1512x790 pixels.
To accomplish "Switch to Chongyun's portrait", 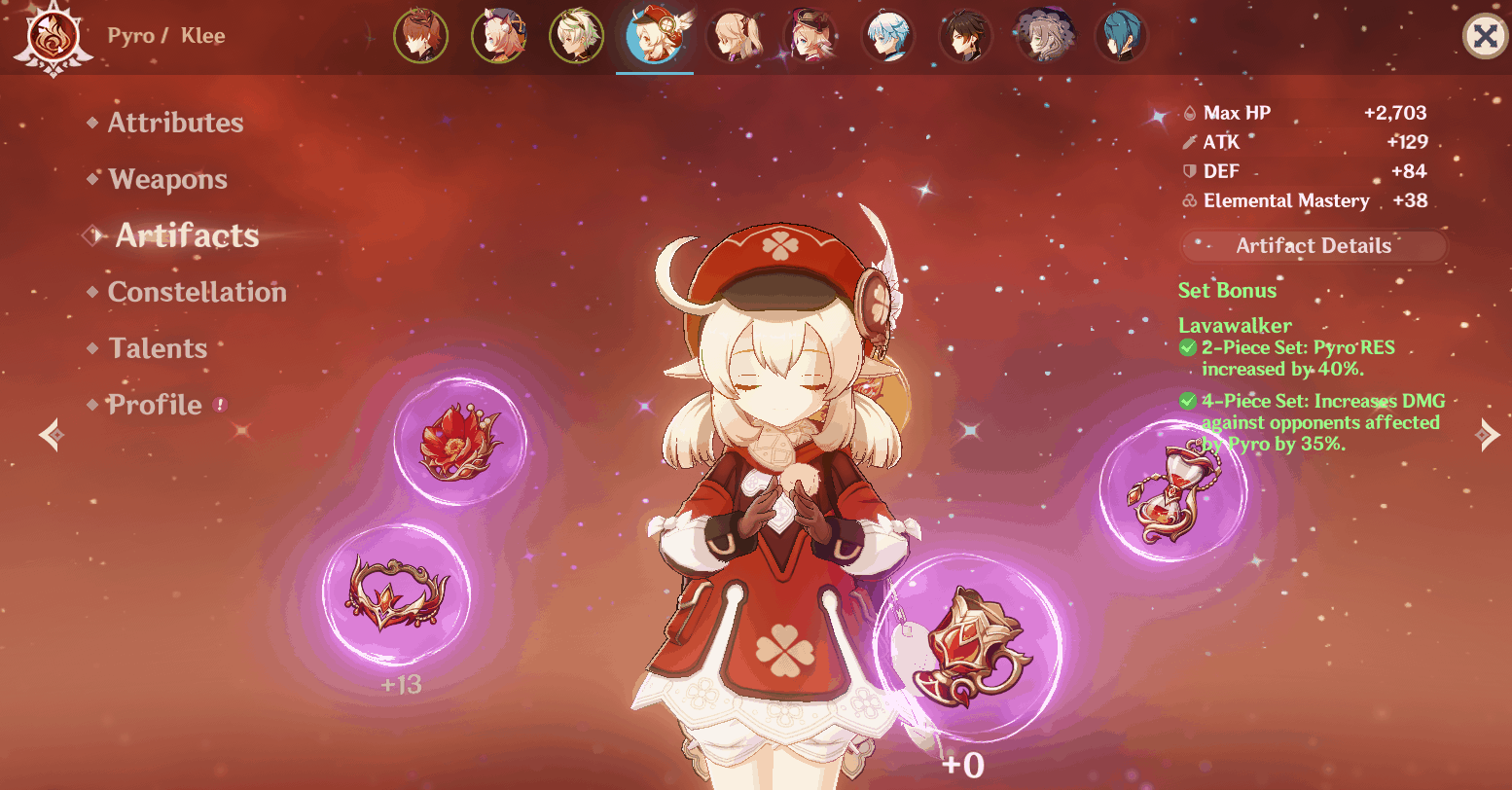I will [x=888, y=36].
